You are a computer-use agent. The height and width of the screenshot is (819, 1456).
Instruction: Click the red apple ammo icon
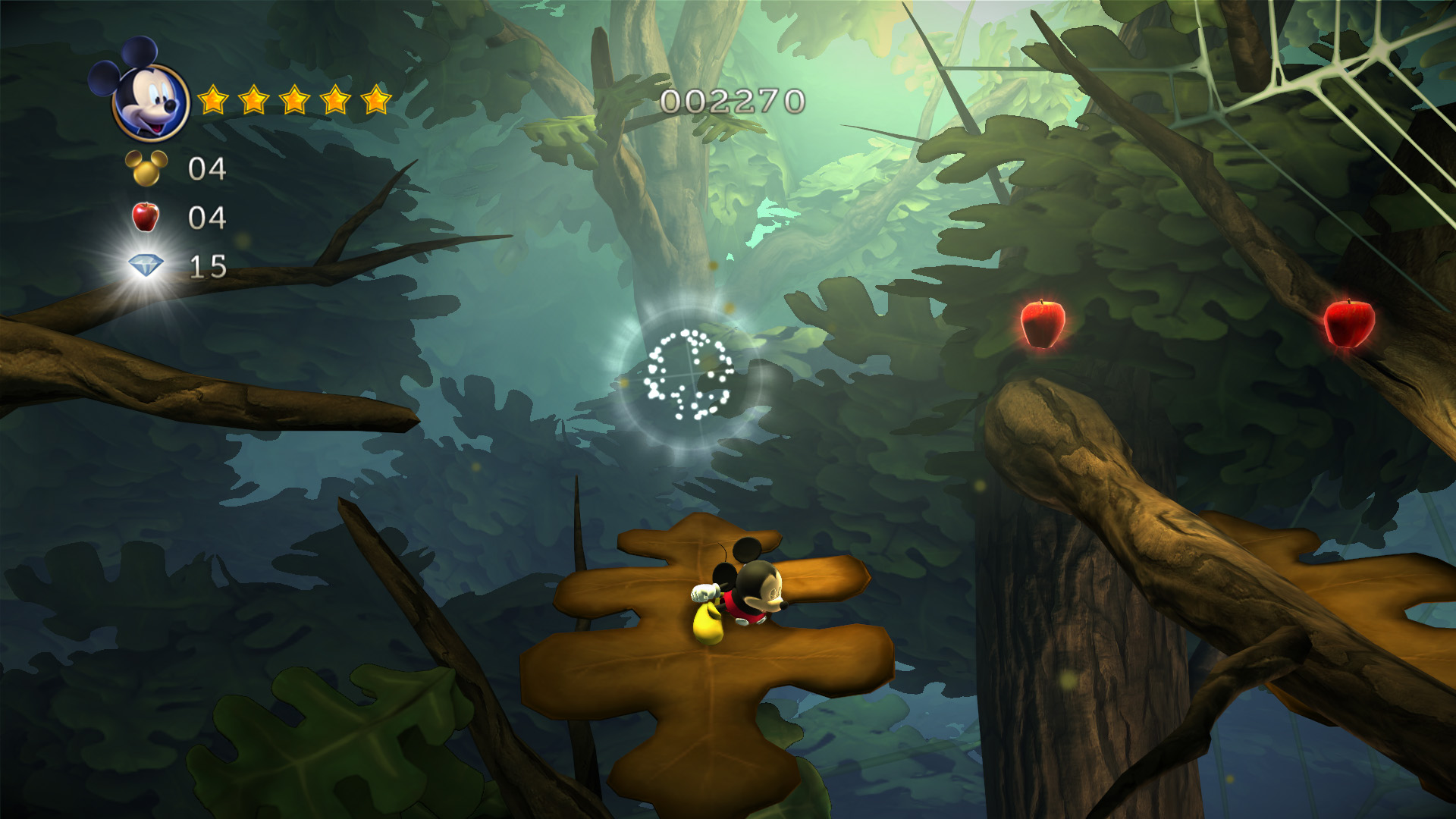pos(146,217)
